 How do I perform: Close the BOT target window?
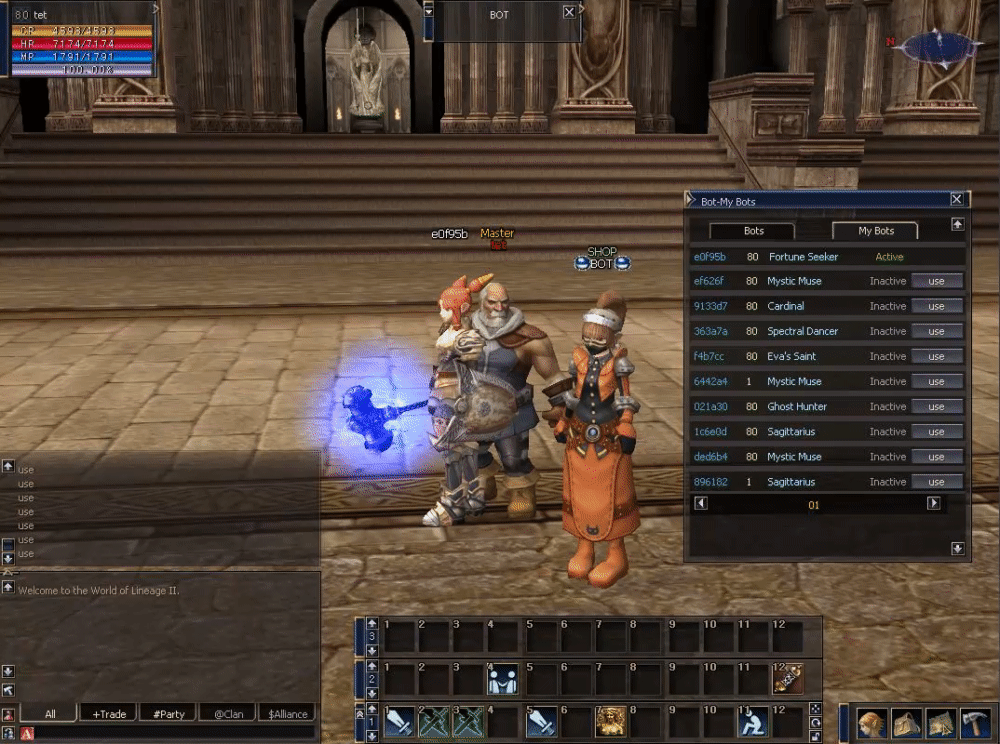point(569,12)
